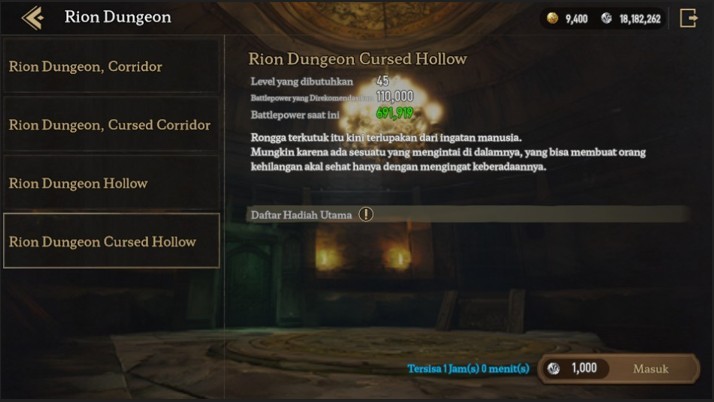This screenshot has width=714, height=402.
Task: Choose Rion Dungeon, Cursed Corridor
Action: click(x=110, y=125)
